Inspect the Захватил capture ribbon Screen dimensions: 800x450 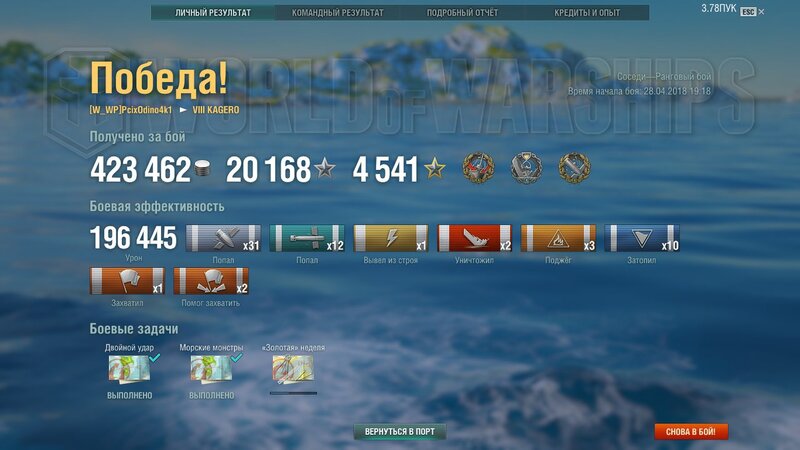[x=127, y=281]
